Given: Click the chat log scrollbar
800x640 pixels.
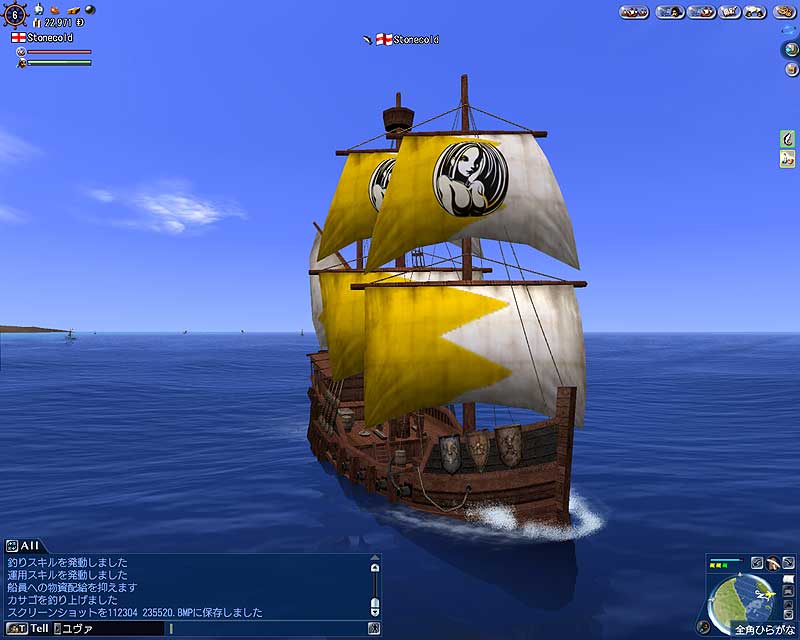Looking at the screenshot, I should (x=374, y=585).
